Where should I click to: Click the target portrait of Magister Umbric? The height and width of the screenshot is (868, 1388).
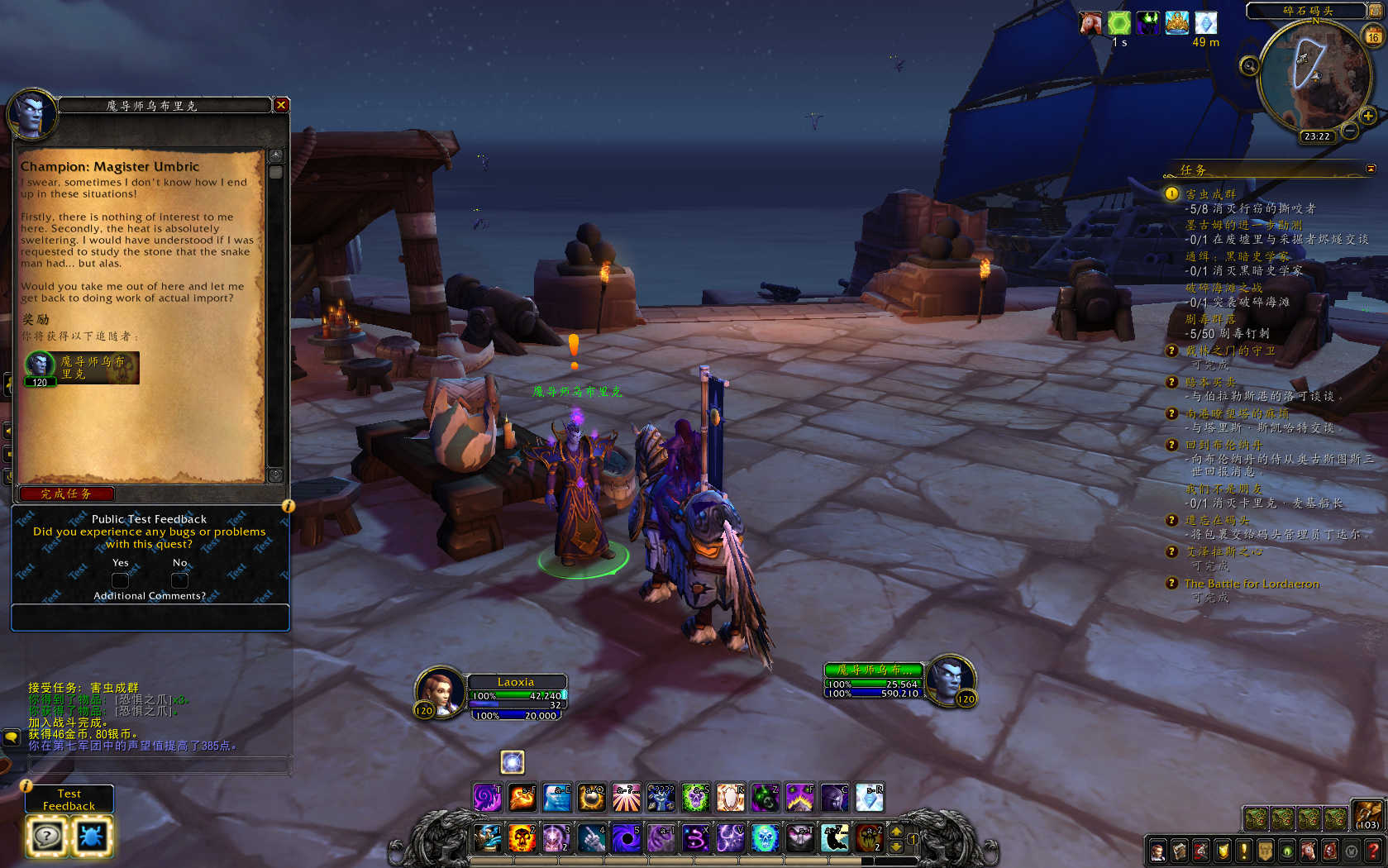coord(949,680)
